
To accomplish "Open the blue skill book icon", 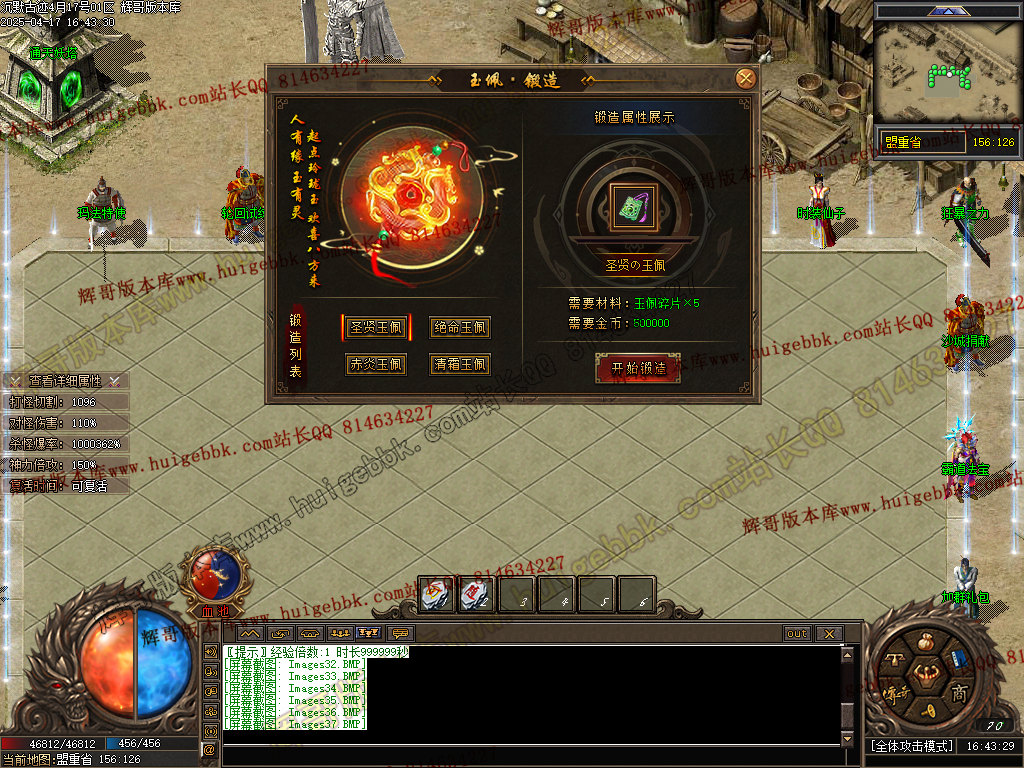I will point(959,658).
